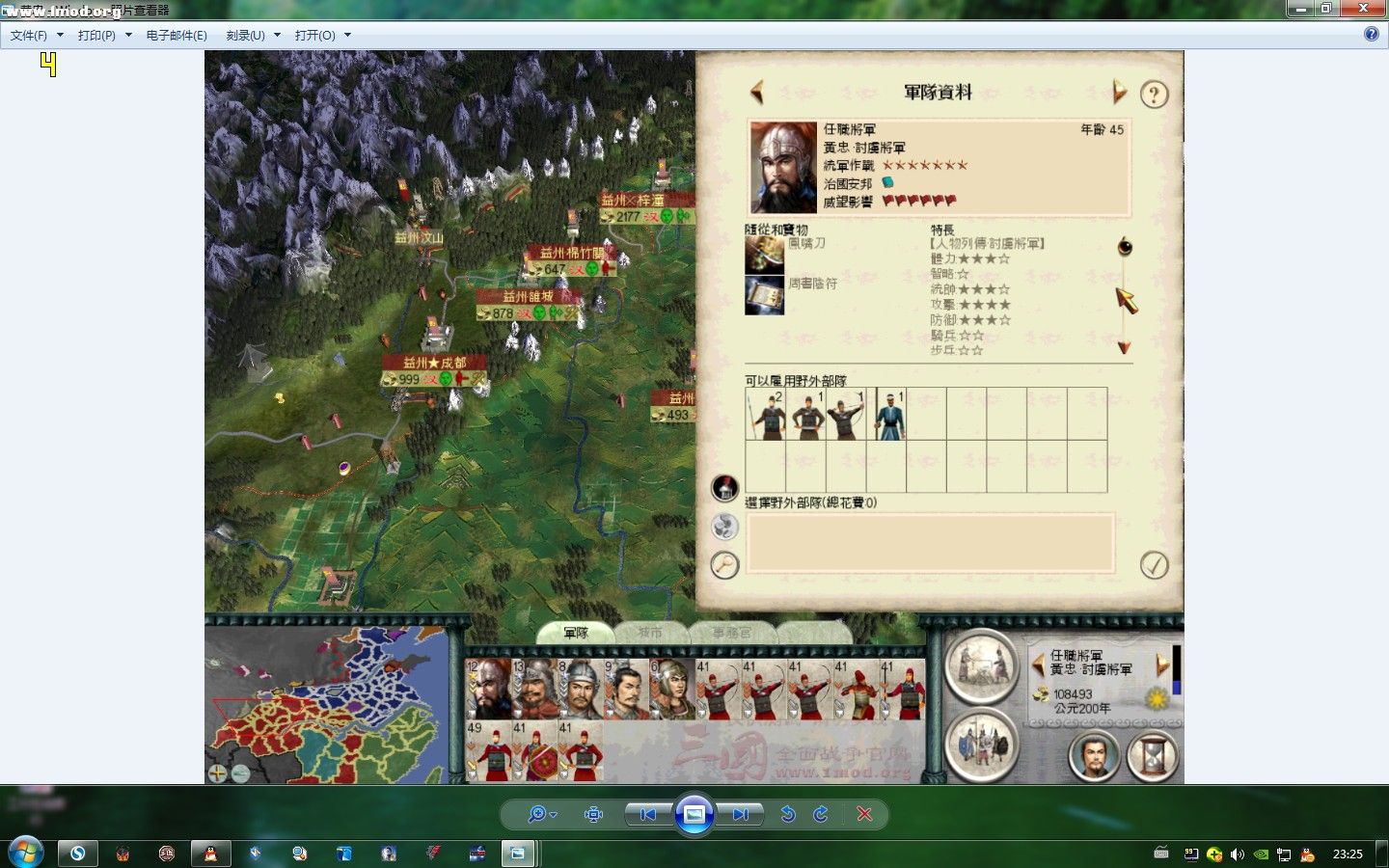Confirm mercenary selection with the checkmark button

coord(1154,566)
